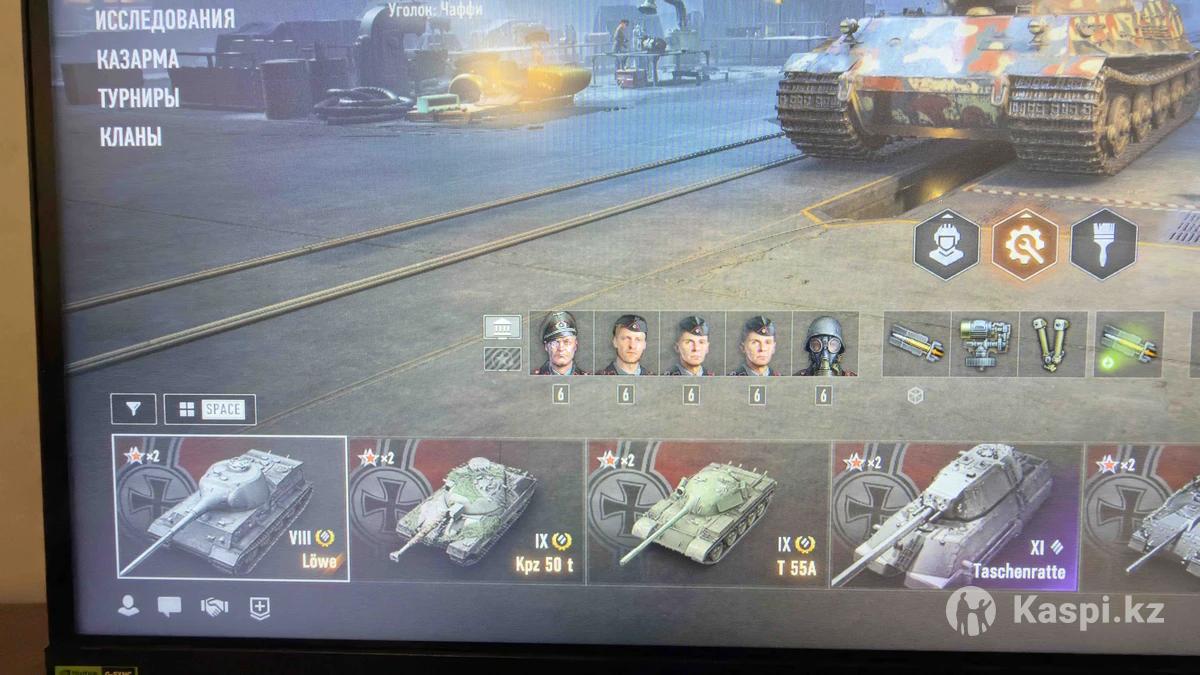Open the tank carousel filter button
The image size is (1200, 675).
133,409
